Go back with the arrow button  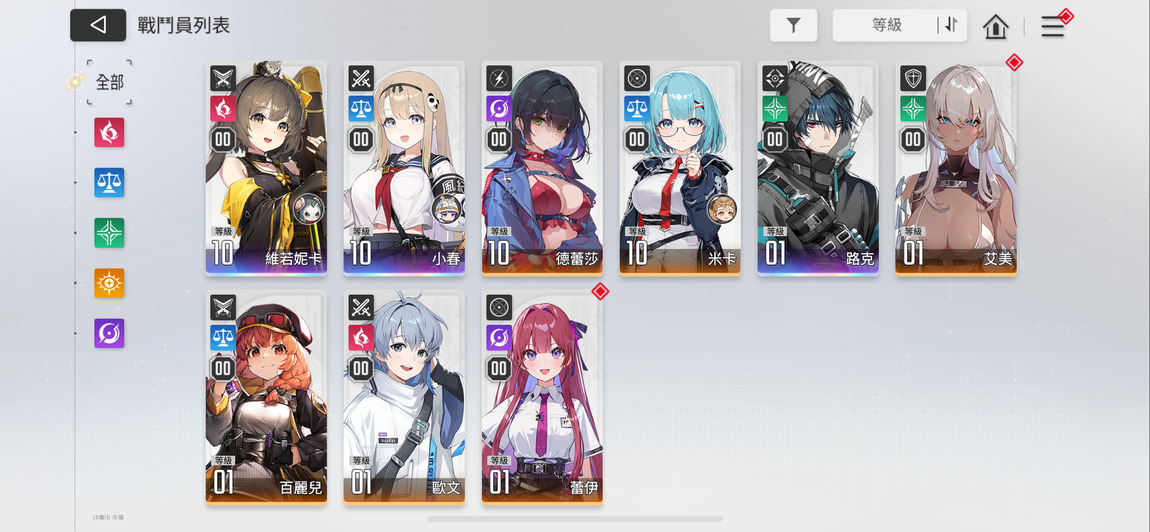98,25
